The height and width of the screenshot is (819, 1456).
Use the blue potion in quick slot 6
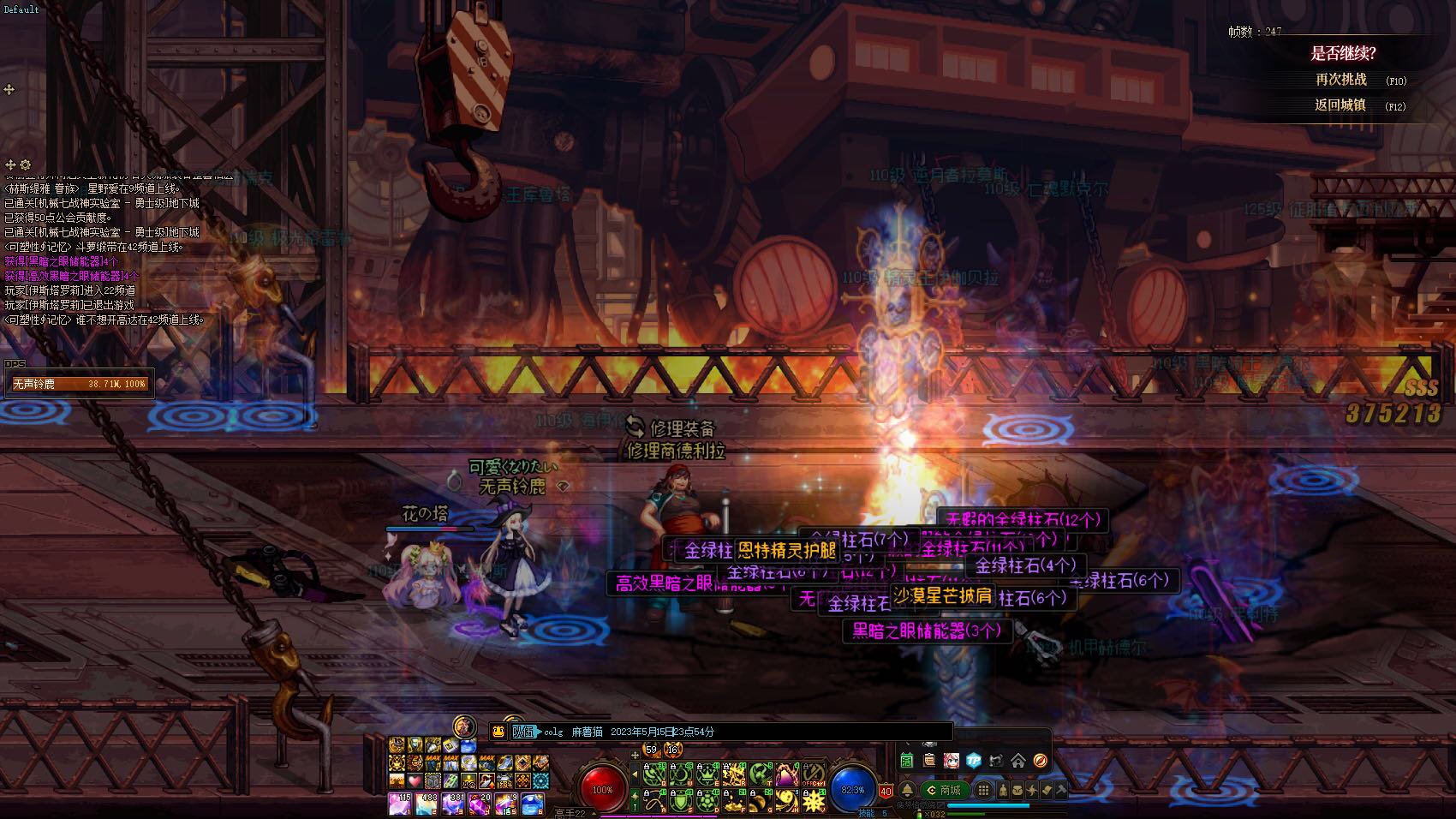[x=533, y=804]
